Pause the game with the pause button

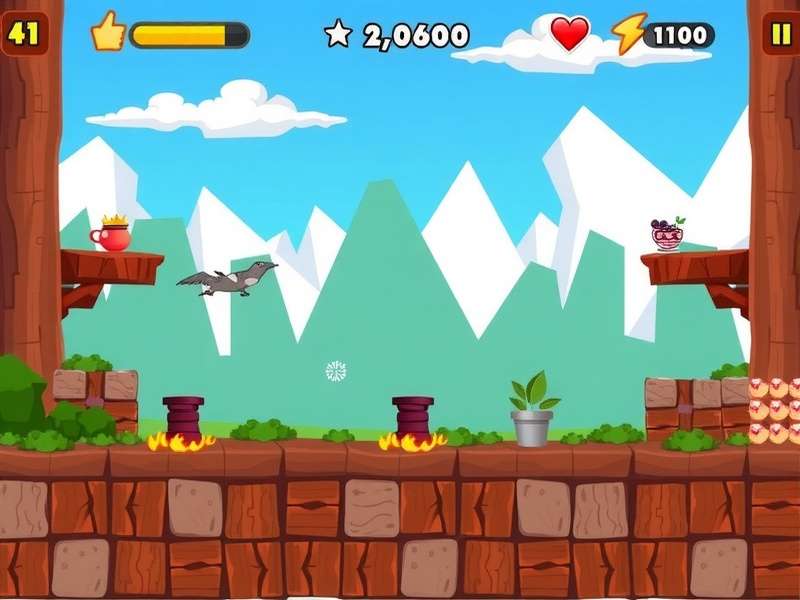(777, 35)
